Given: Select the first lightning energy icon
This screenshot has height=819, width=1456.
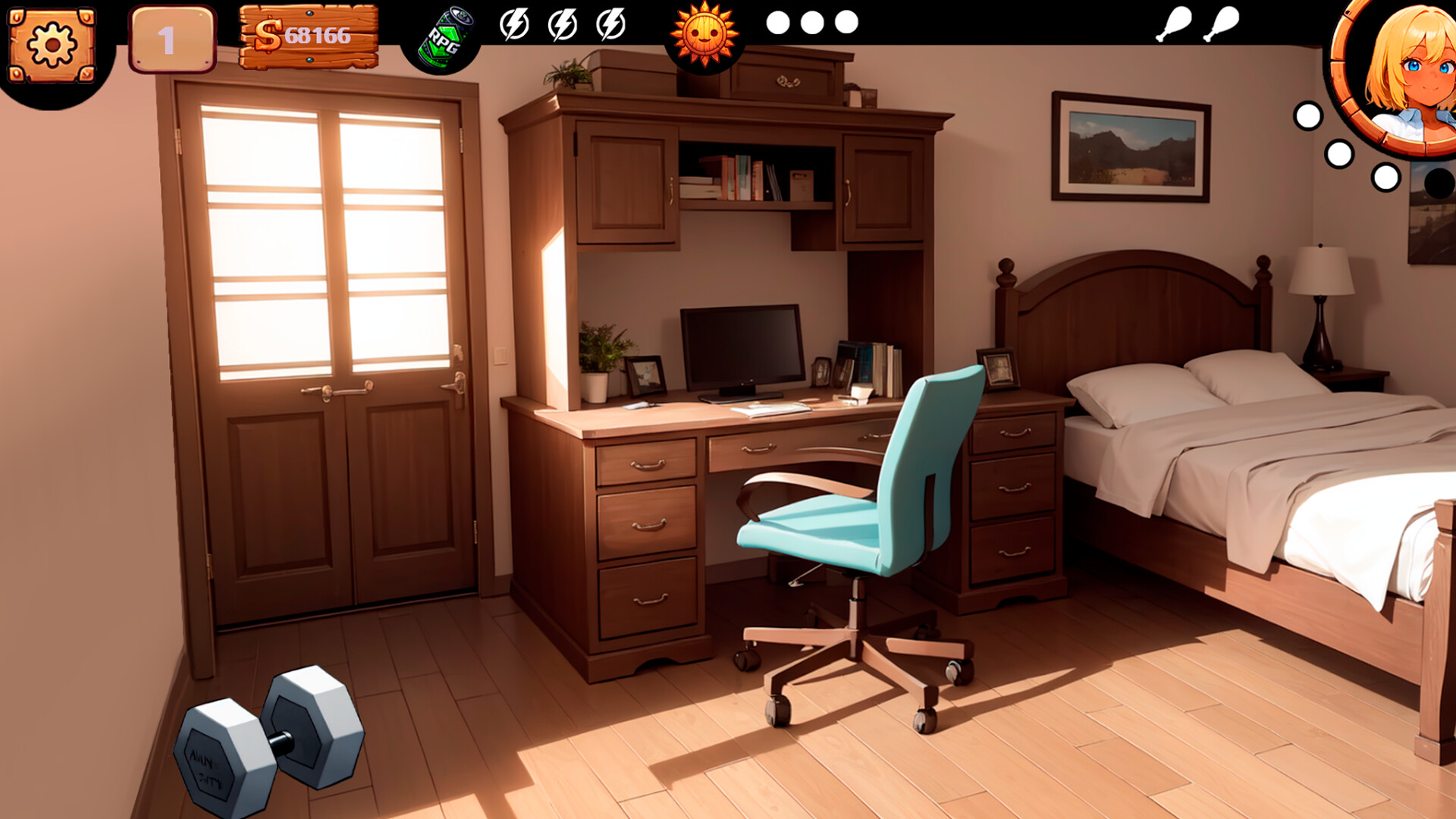Looking at the screenshot, I should tap(516, 25).
